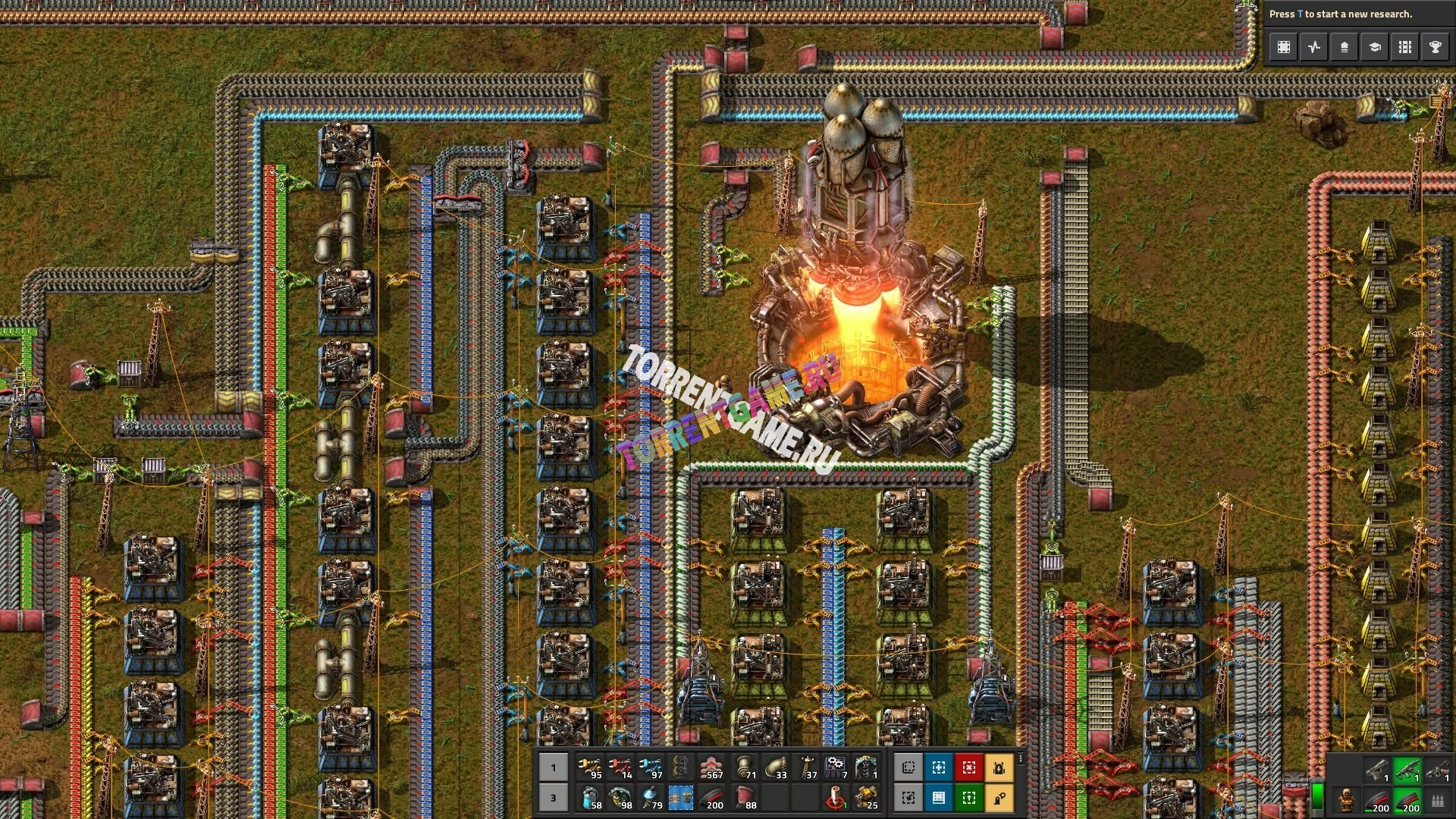Click quickbar row selector number 1

[553, 767]
